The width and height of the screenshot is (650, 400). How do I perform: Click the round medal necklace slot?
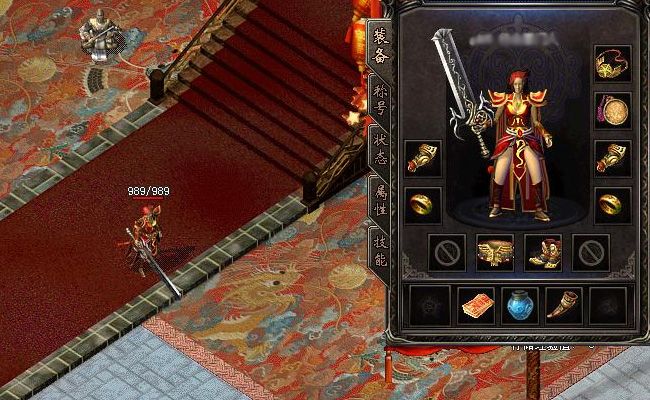tap(612, 110)
